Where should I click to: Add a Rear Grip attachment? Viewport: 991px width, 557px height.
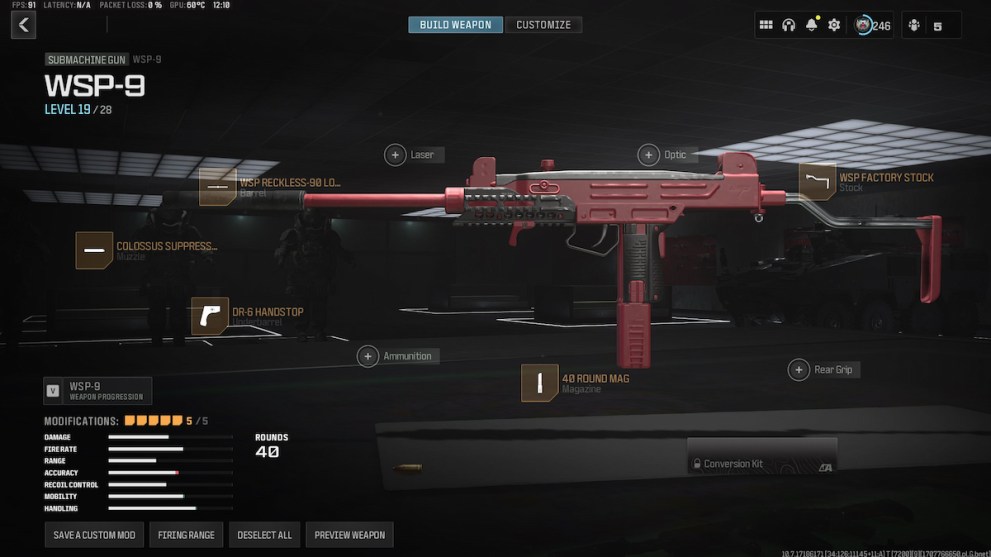coord(799,370)
